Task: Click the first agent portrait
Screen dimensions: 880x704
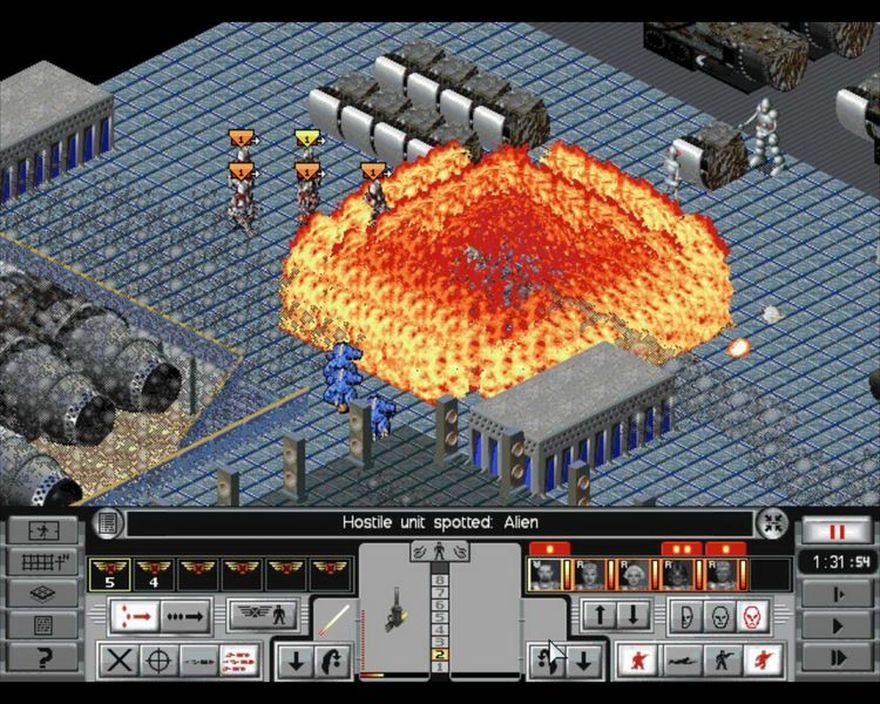Action: coord(546,573)
